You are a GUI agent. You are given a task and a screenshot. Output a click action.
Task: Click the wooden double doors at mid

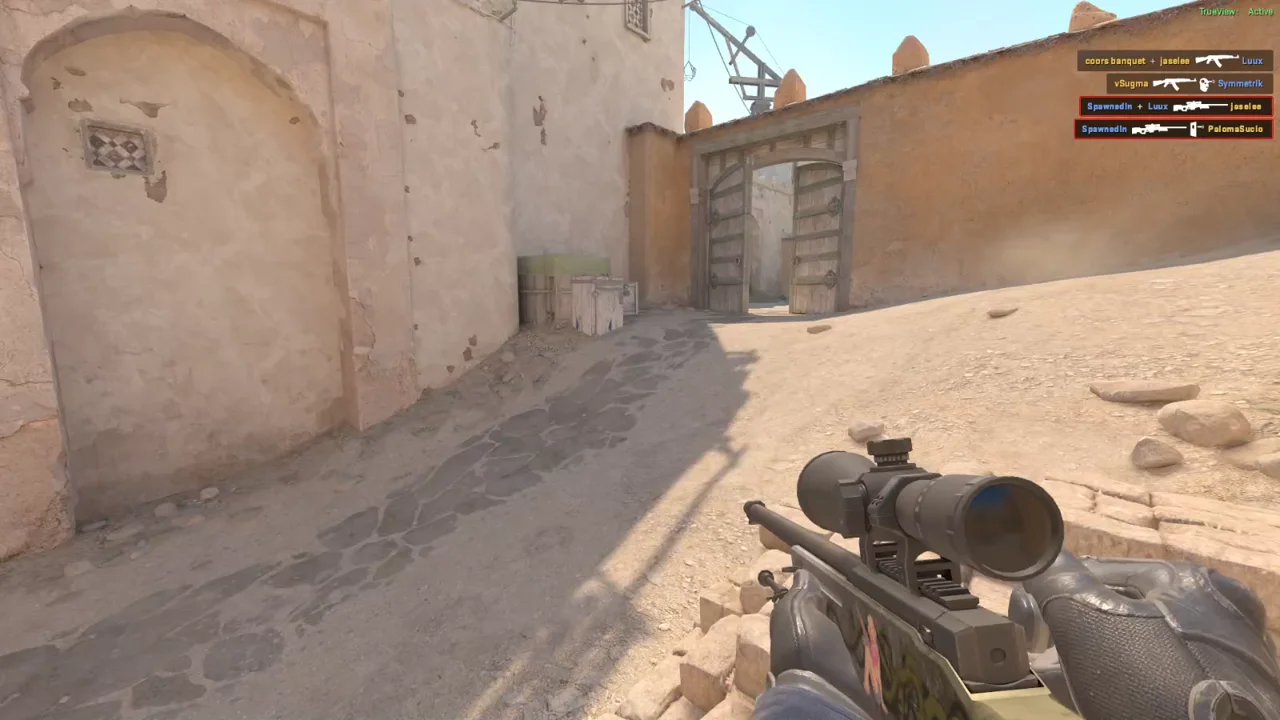(x=770, y=230)
